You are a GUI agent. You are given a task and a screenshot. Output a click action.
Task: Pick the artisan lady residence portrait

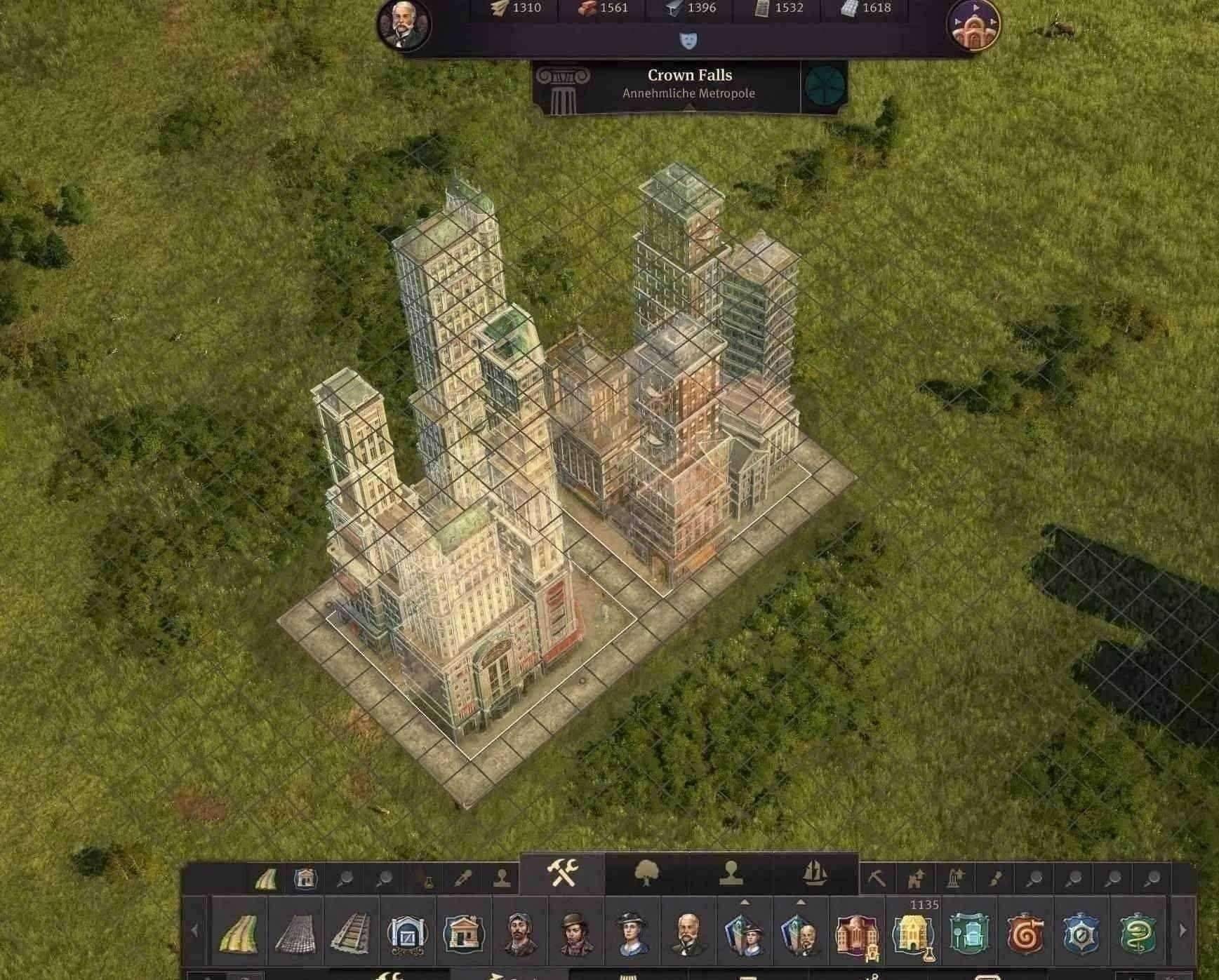coord(632,933)
